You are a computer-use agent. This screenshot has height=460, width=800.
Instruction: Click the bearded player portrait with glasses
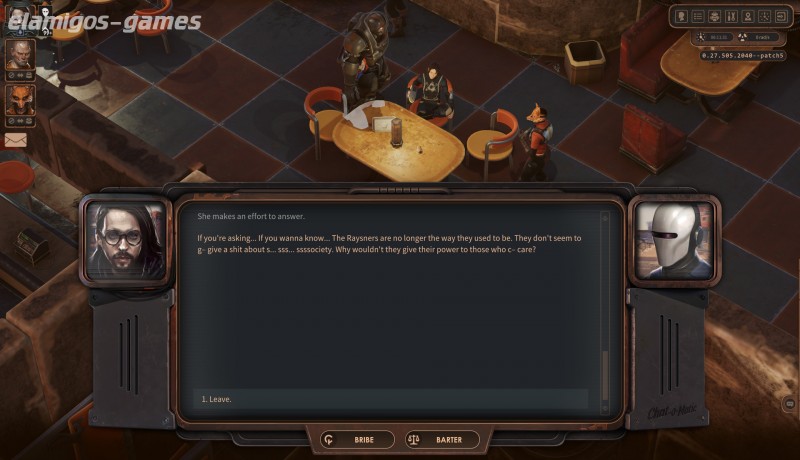[x=126, y=241]
